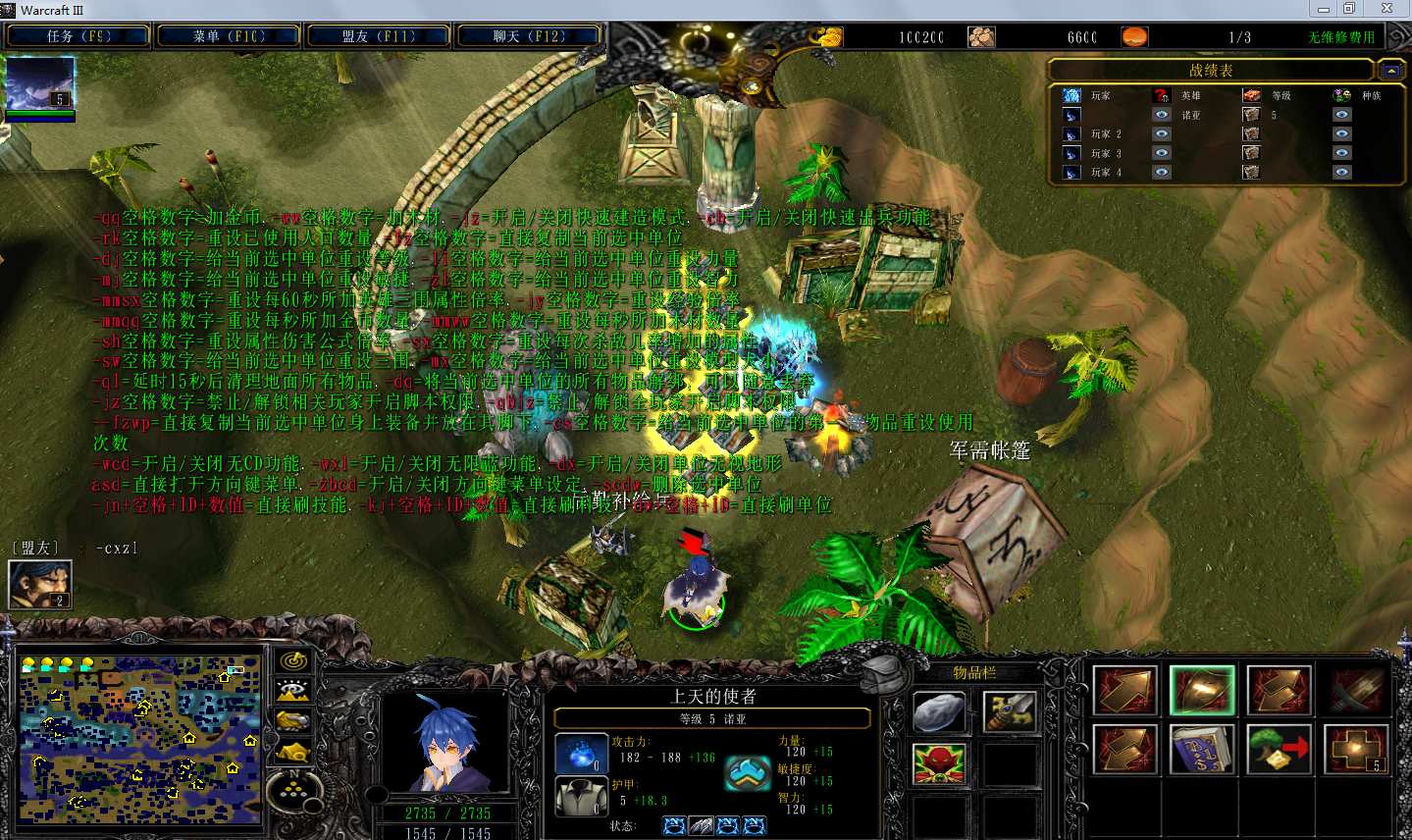Open the 菜单 (F10) game menu
1412x840 pixels.
(229, 36)
